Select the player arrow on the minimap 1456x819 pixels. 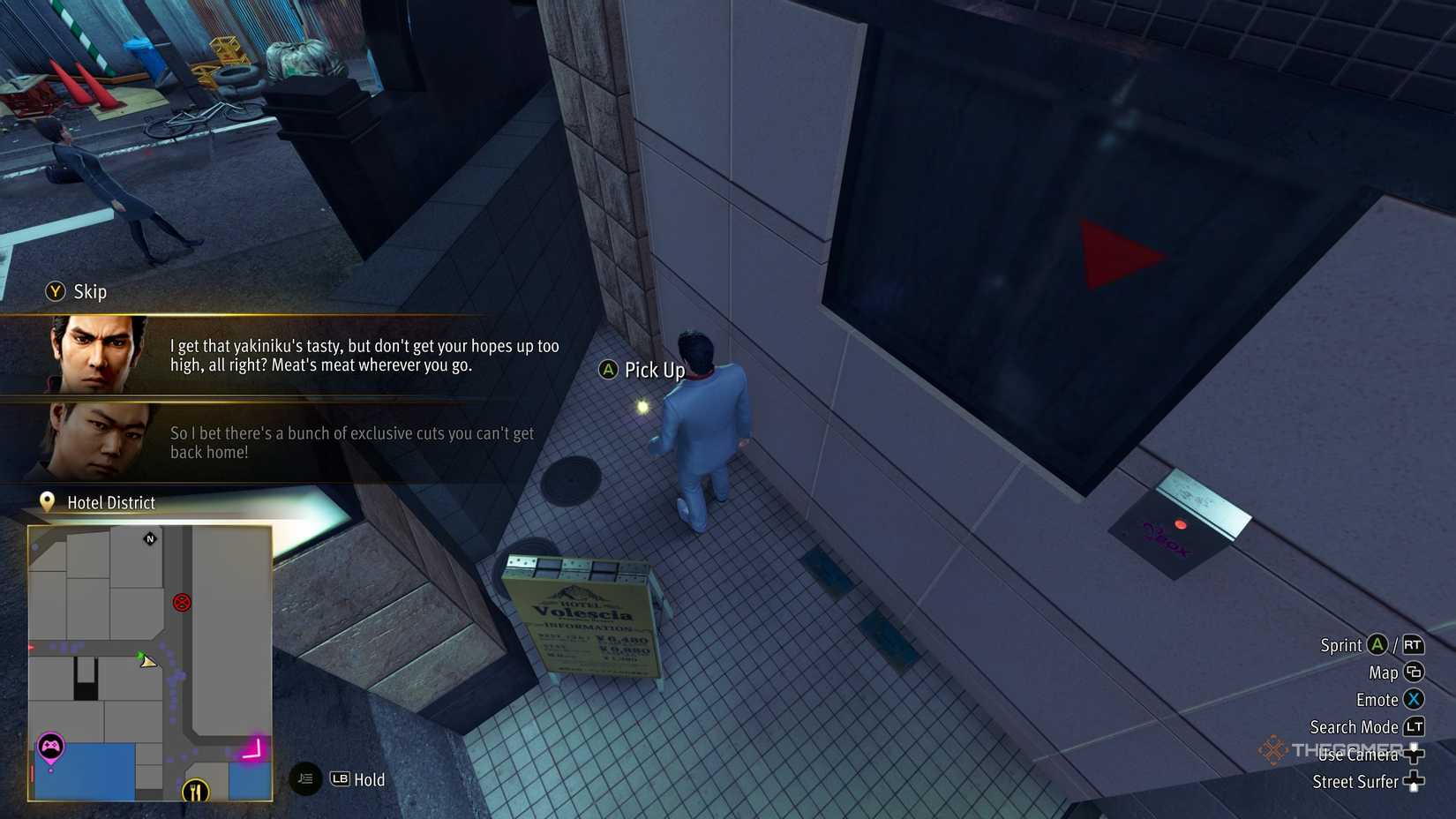click(x=147, y=660)
